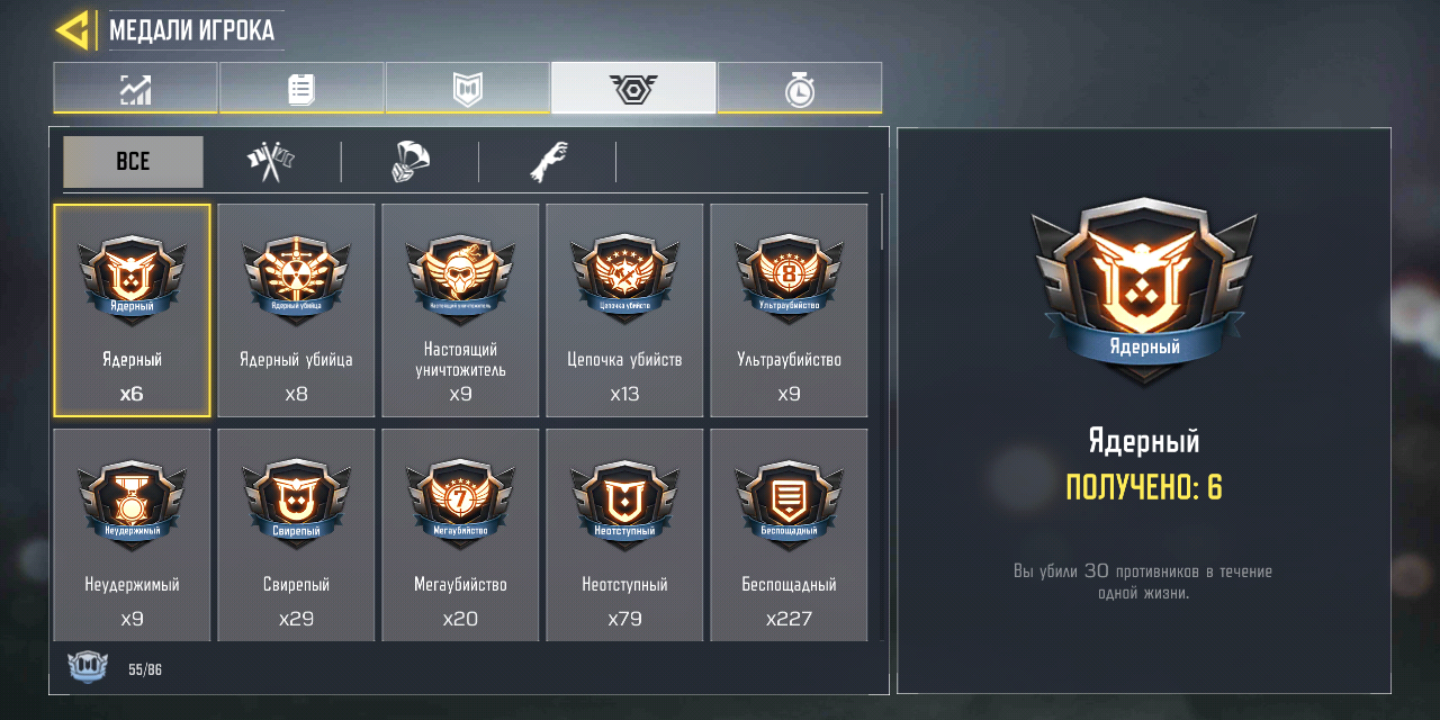
Task: Show all medals with ВСЕ filter
Action: point(133,161)
